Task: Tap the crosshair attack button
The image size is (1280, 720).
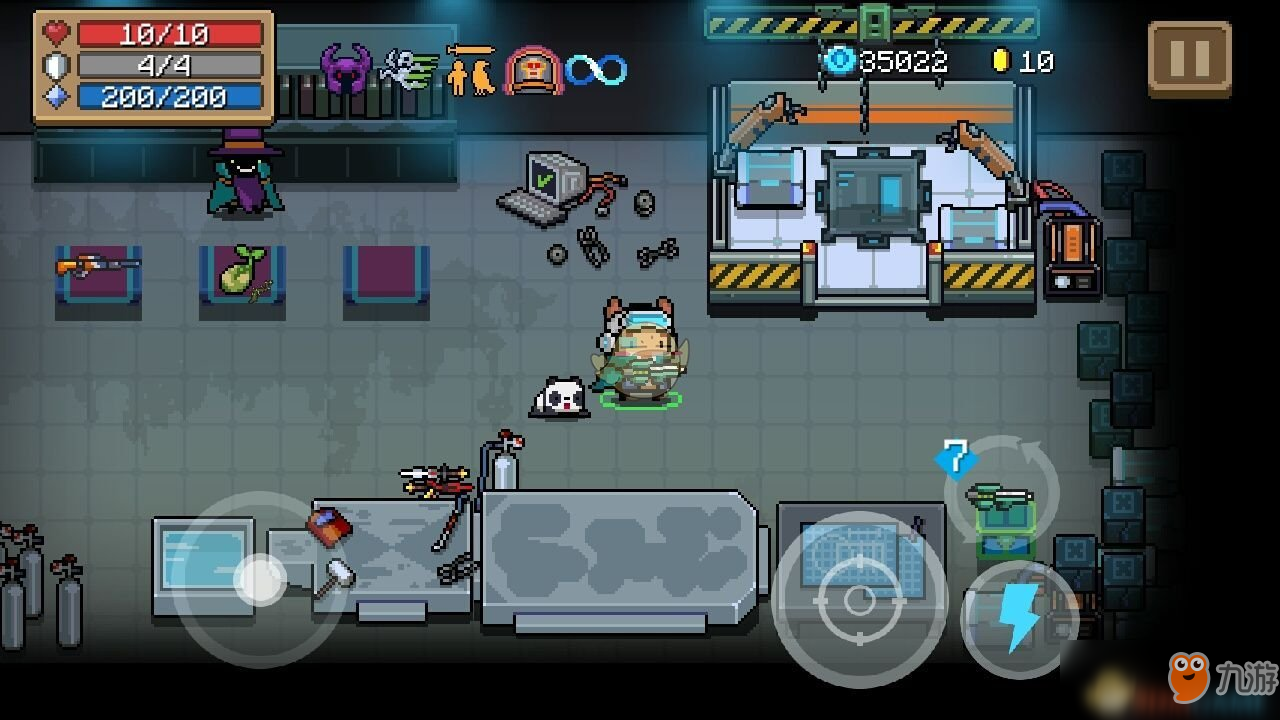Action: pos(859,599)
